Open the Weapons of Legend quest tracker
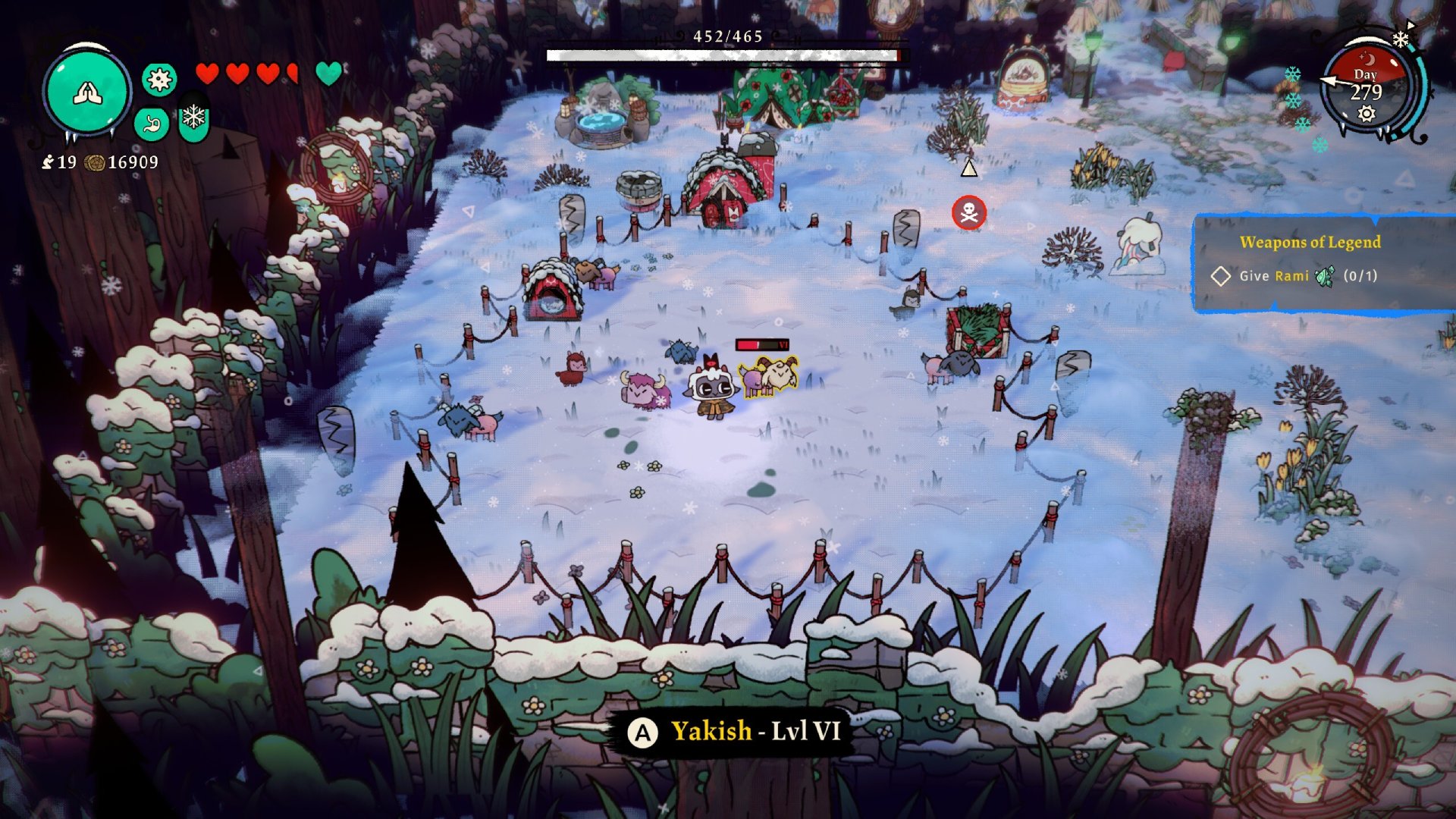 (1310, 243)
